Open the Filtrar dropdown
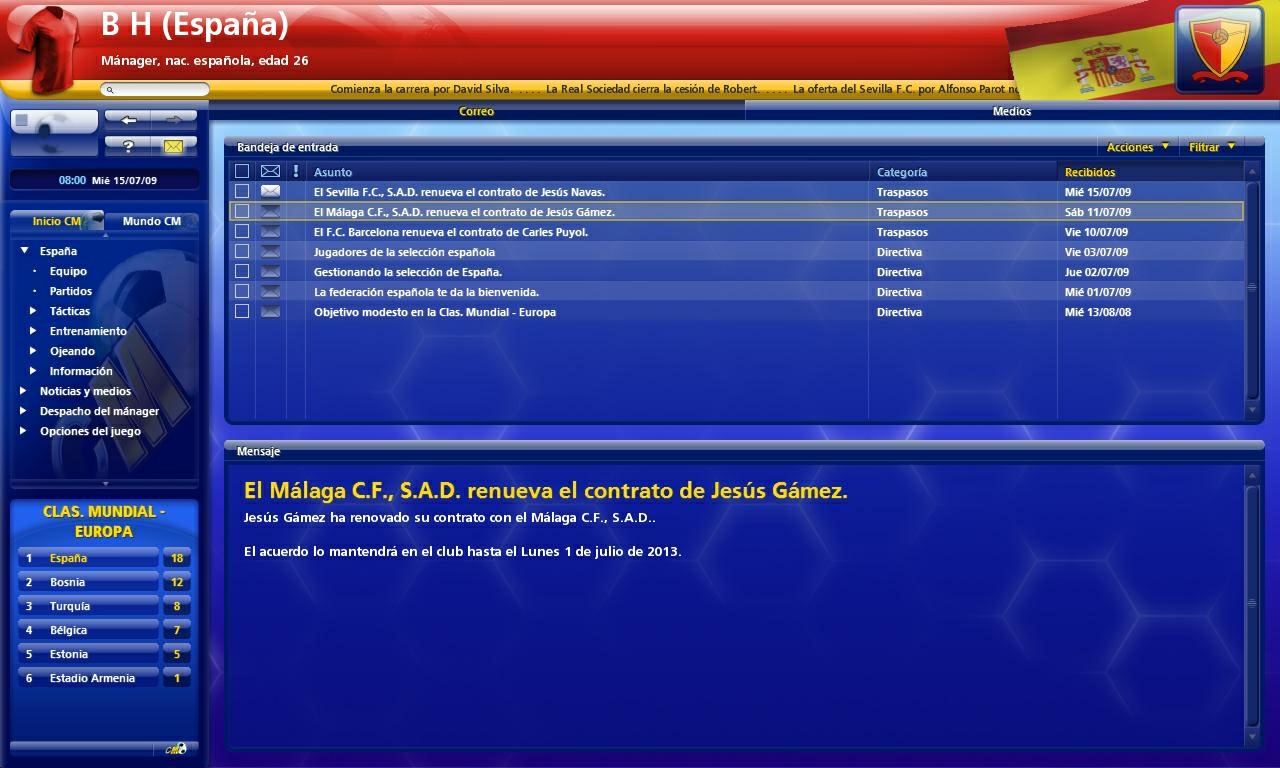This screenshot has height=768, width=1280. click(1206, 146)
